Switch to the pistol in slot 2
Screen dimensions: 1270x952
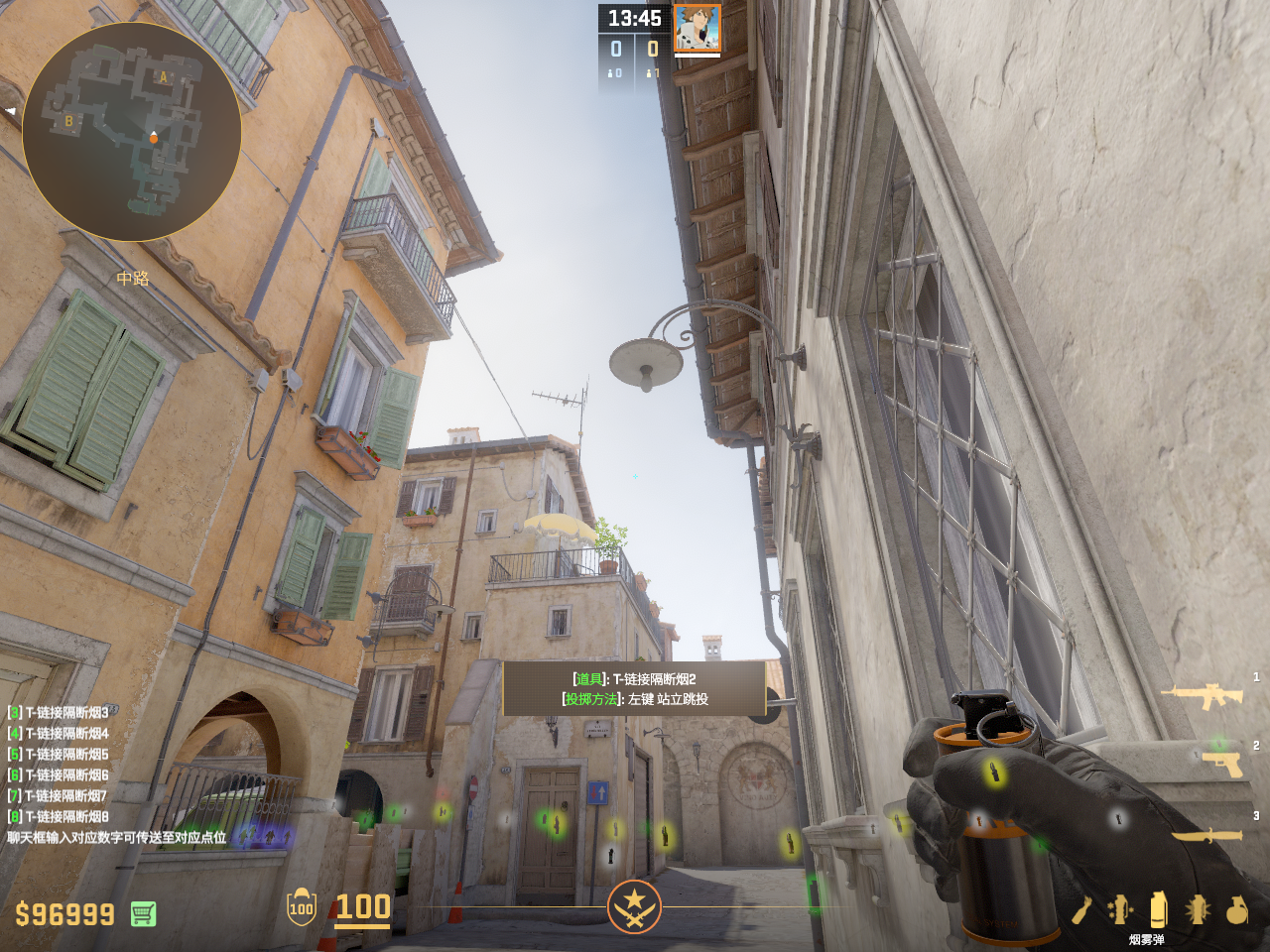1221,763
